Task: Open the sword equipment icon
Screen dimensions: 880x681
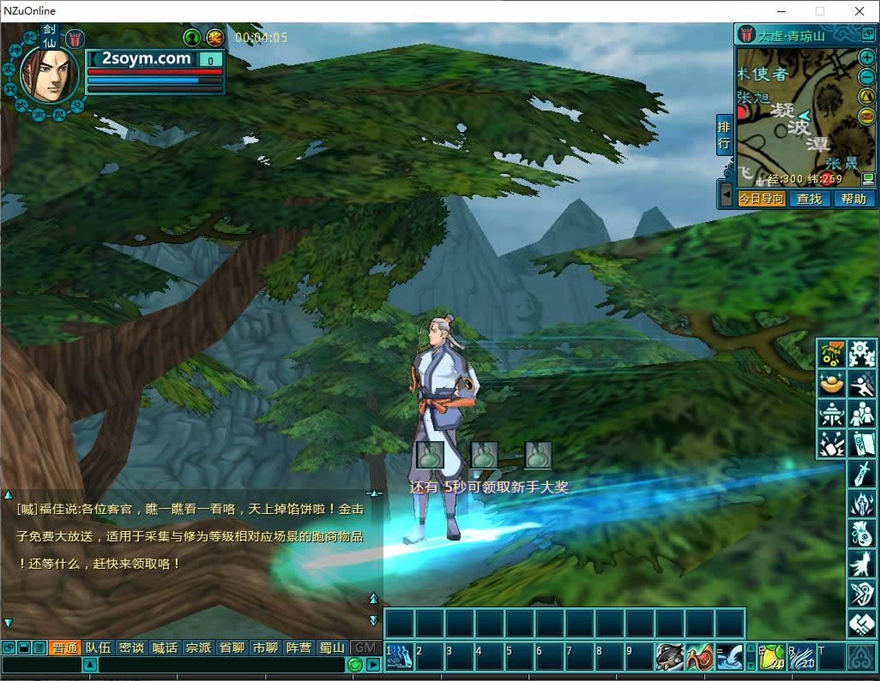Action: click(x=862, y=474)
